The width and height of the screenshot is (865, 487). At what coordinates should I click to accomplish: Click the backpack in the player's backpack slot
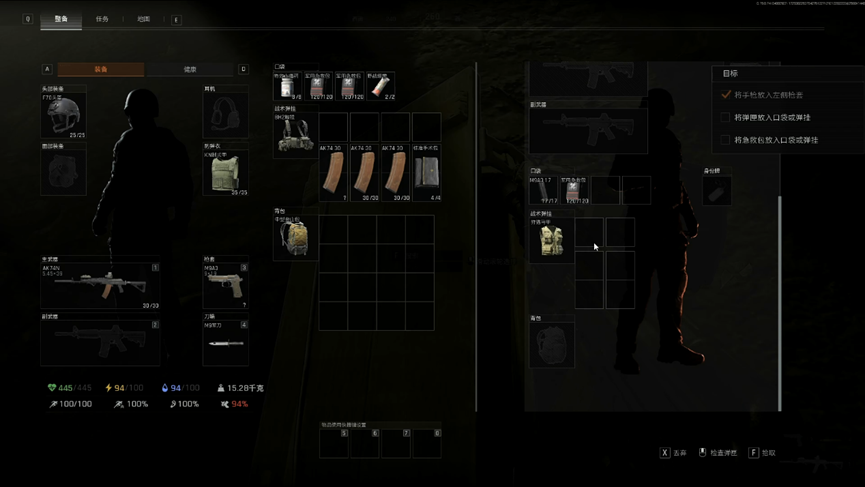click(x=295, y=238)
